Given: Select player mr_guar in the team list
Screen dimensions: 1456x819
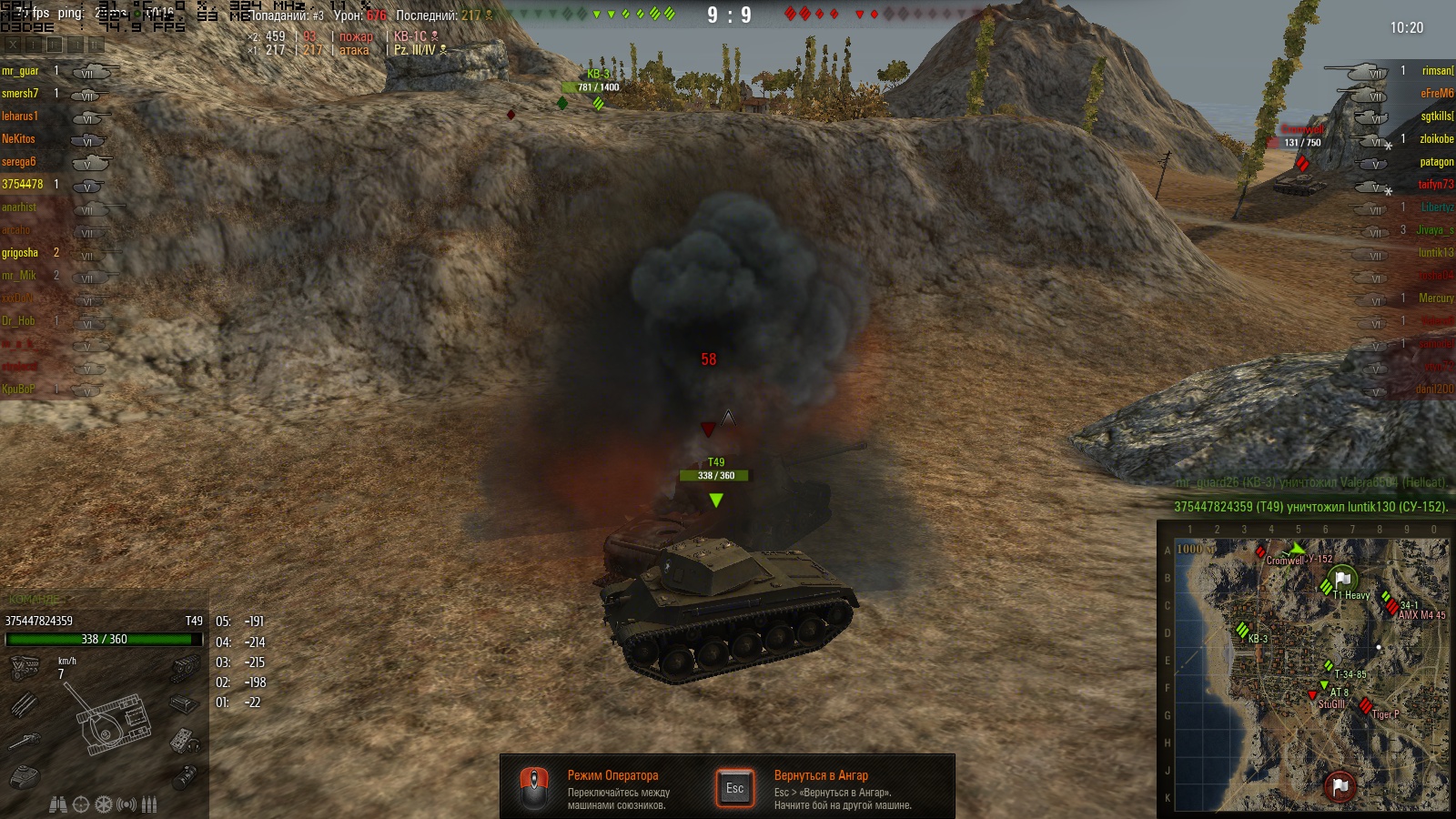Looking at the screenshot, I should 20,71.
